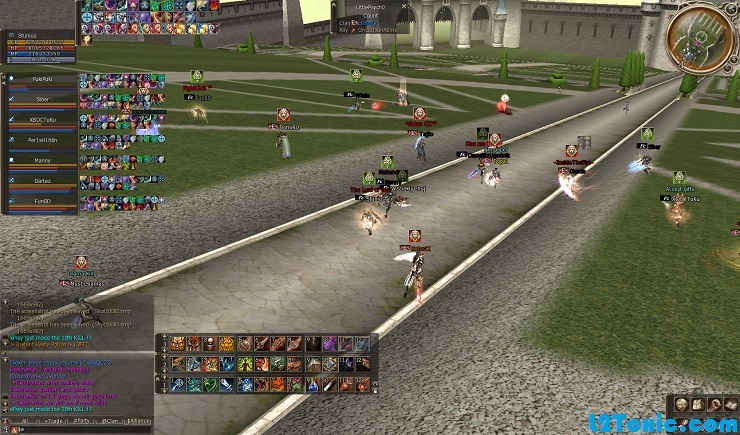Open the inventory bag icon

pyautogui.click(x=698, y=404)
